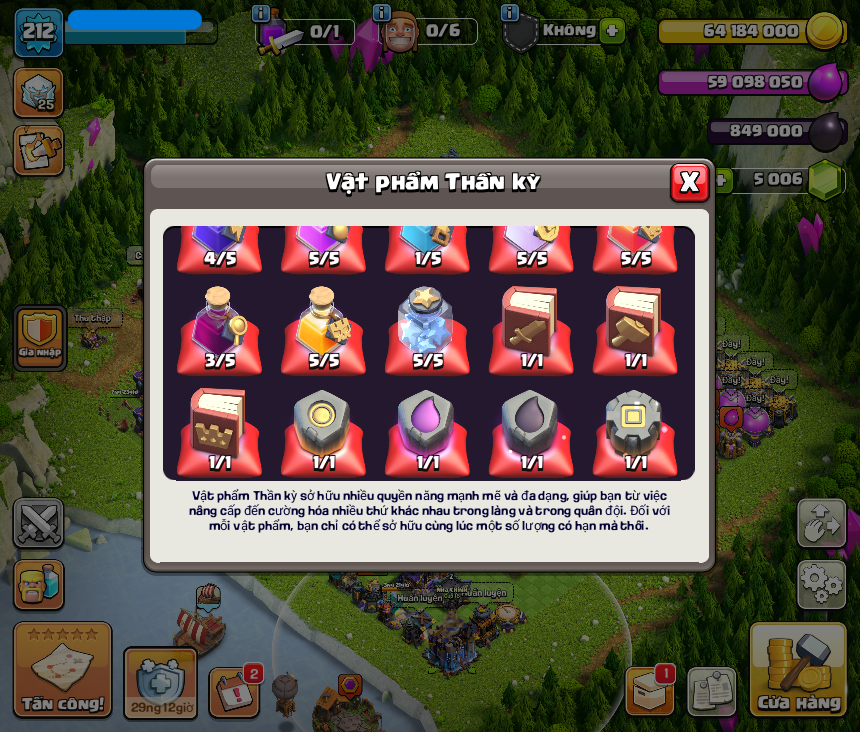This screenshot has width=860, height=732.
Task: Open the Cửa hàng shop
Action: coord(798,669)
